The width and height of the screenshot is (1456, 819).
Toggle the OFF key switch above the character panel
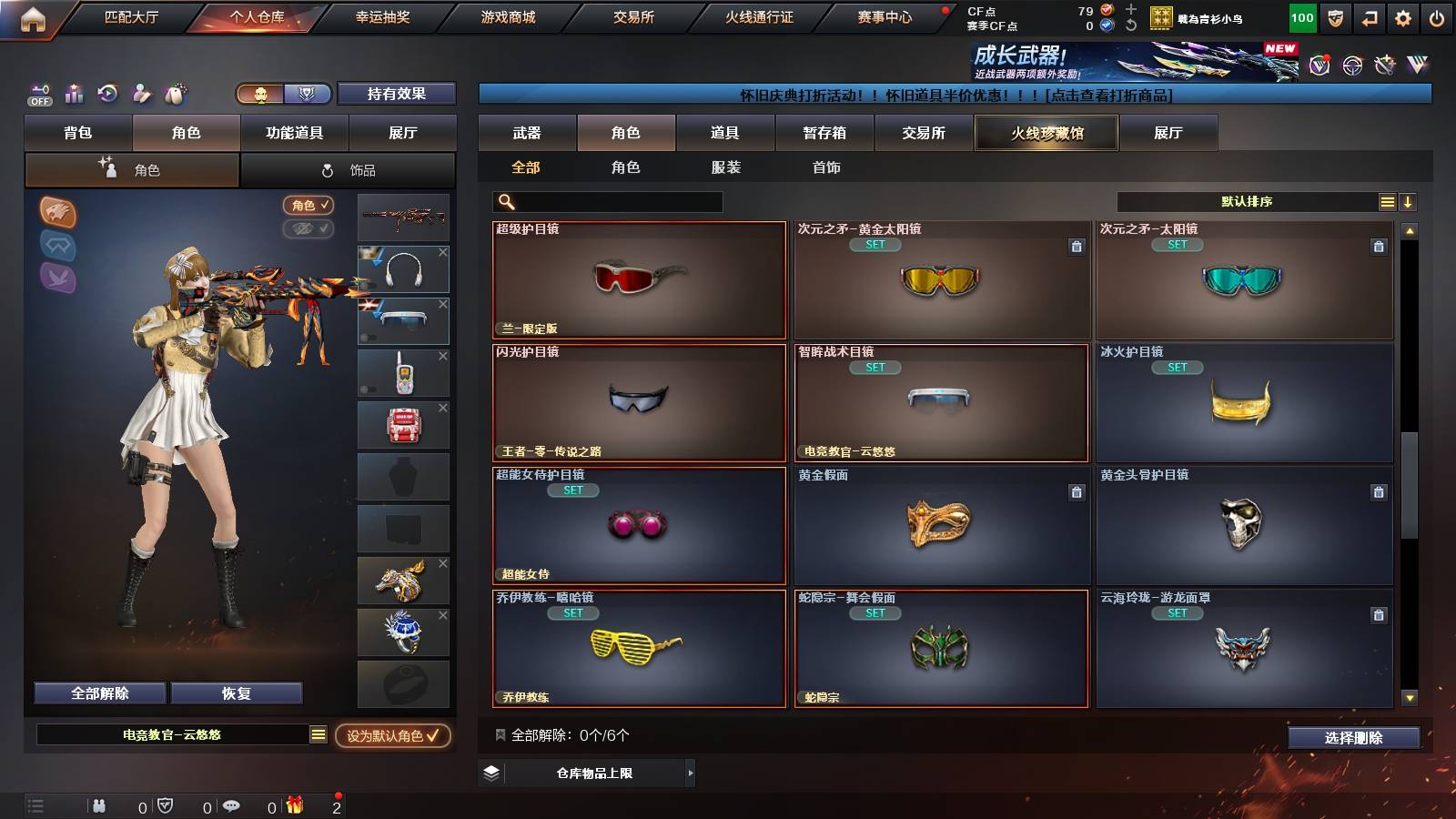(38, 94)
